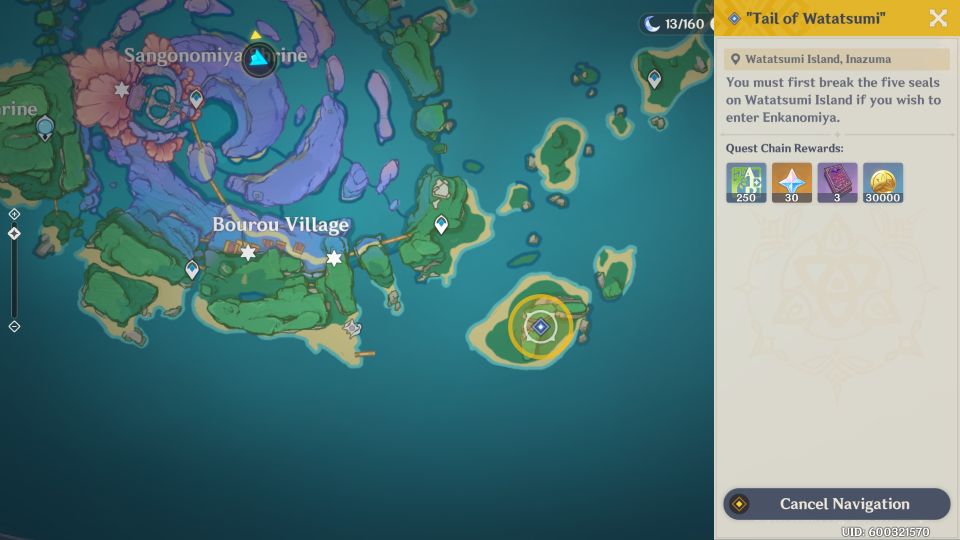Zoom in using the map's plus button
This screenshot has width=960, height=540.
(x=14, y=214)
